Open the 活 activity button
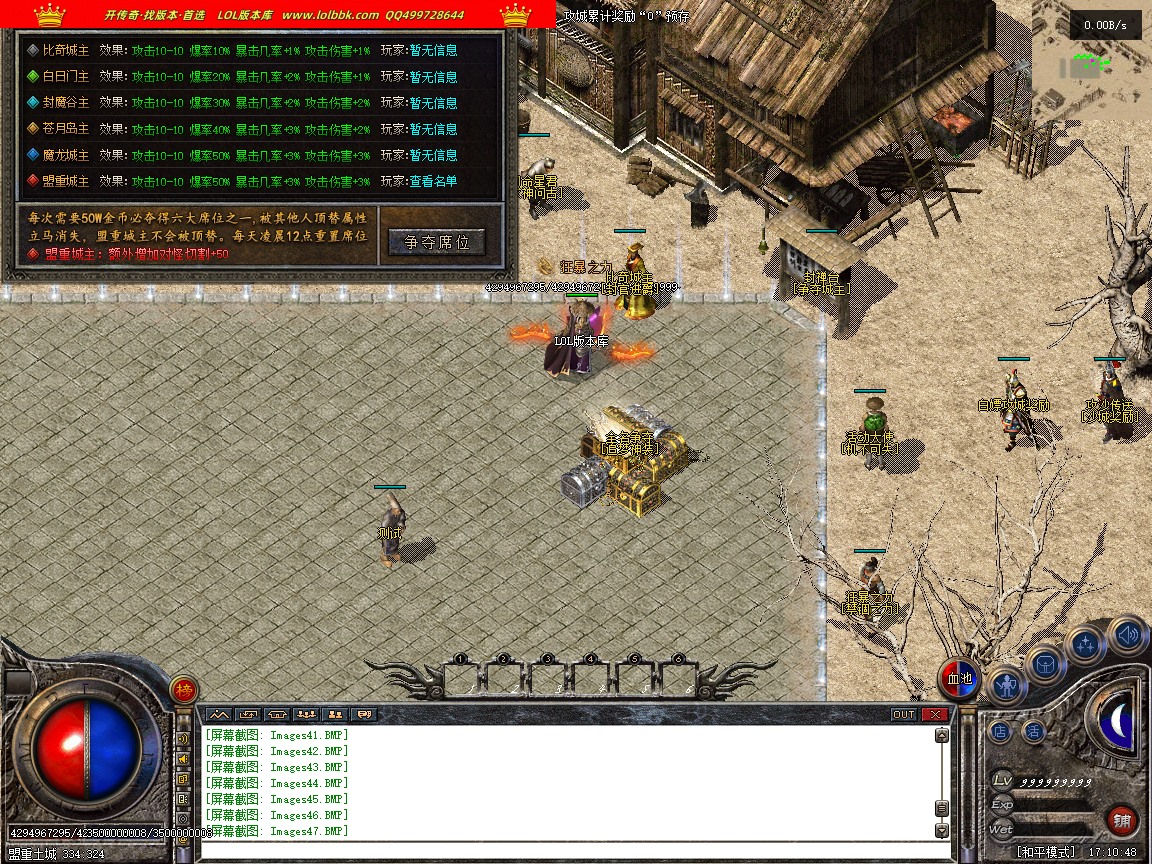The image size is (1152, 864). (x=1033, y=732)
